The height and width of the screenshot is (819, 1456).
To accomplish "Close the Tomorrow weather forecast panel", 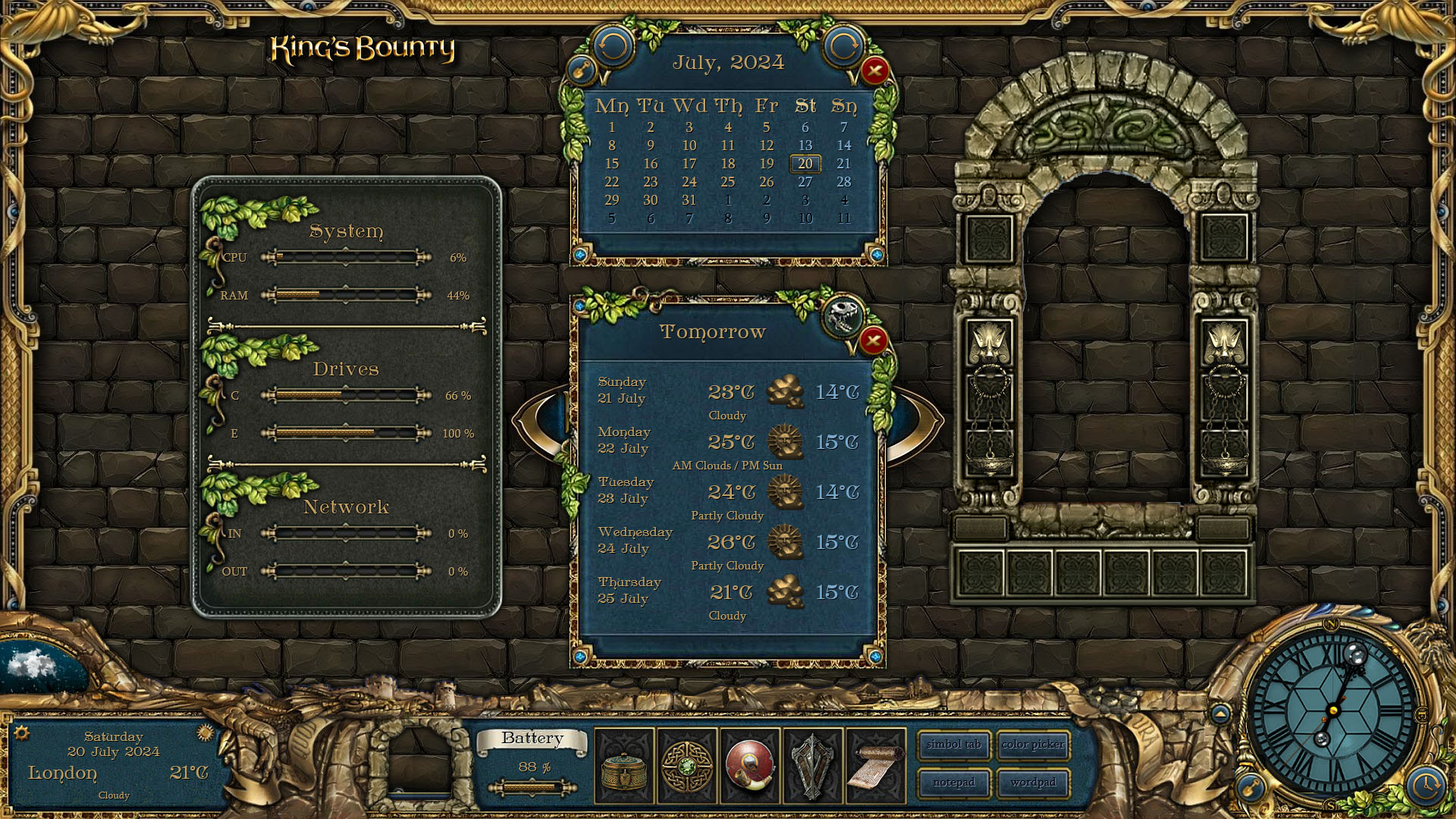I will coord(873,340).
